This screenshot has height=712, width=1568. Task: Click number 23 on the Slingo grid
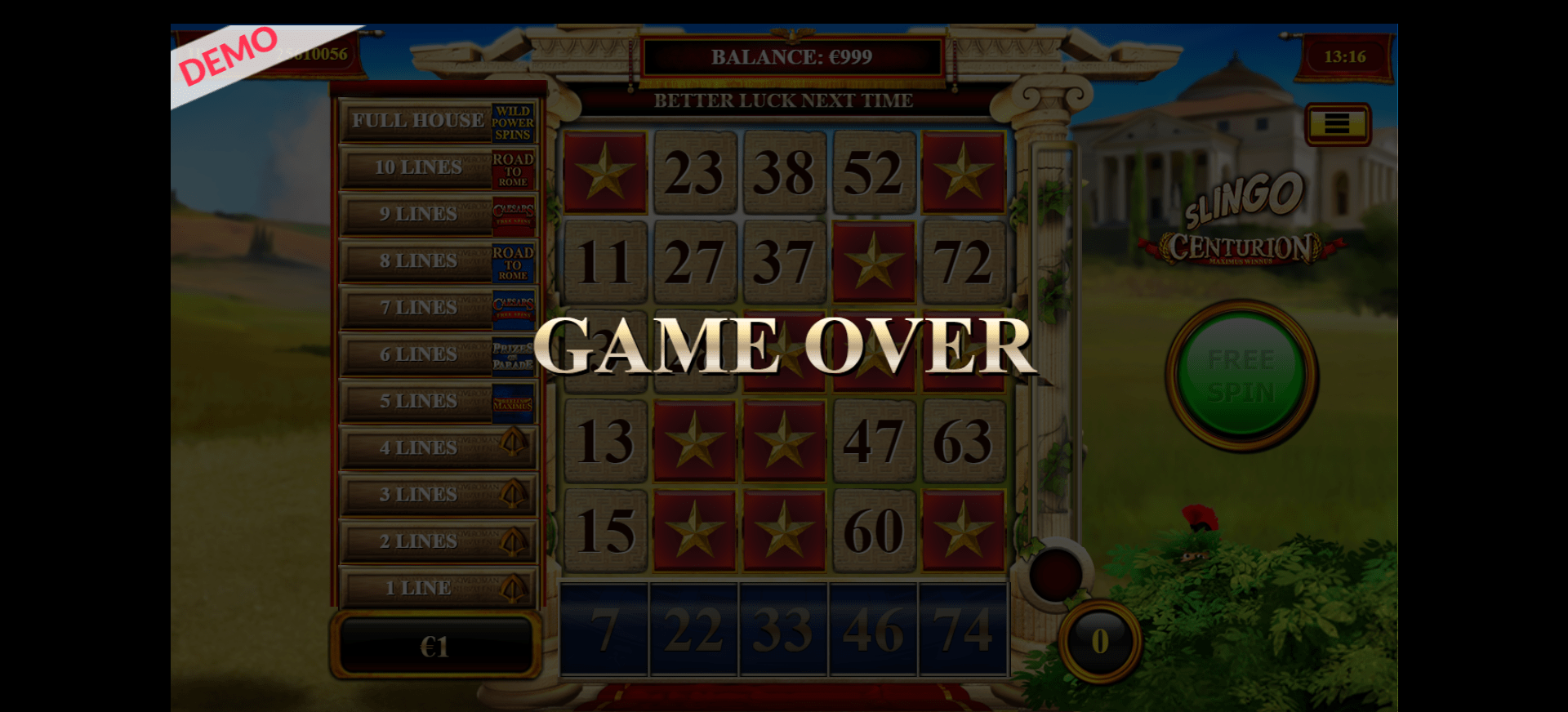pyautogui.click(x=694, y=172)
